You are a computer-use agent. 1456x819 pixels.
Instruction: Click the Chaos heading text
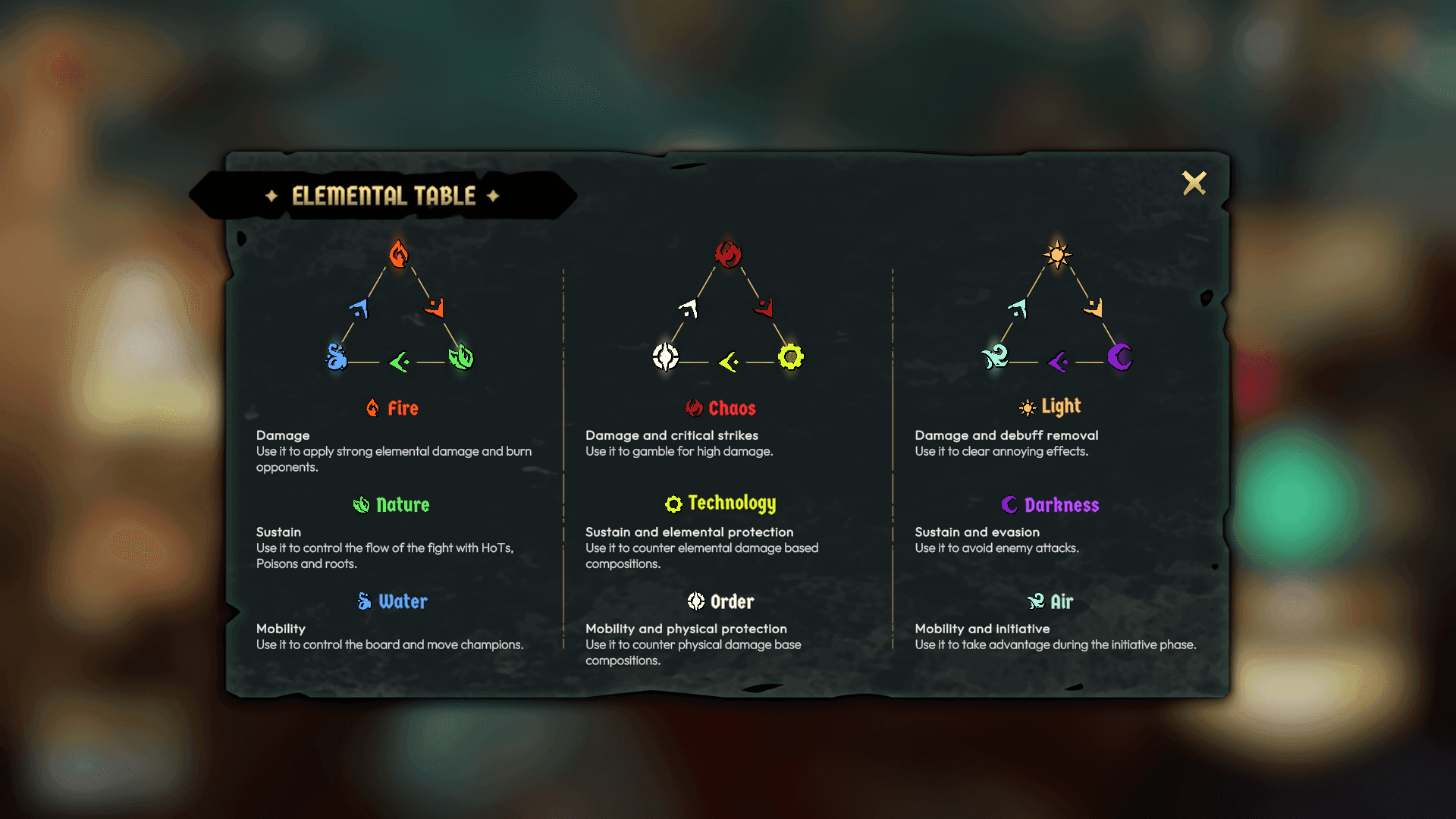732,408
